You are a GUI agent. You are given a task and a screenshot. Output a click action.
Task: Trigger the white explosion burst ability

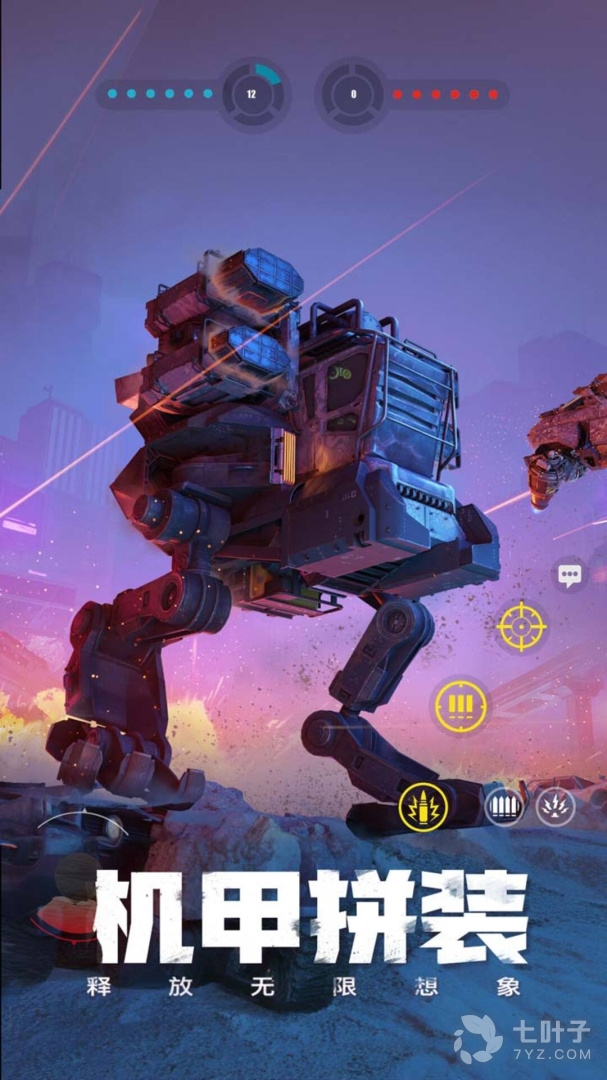555,806
